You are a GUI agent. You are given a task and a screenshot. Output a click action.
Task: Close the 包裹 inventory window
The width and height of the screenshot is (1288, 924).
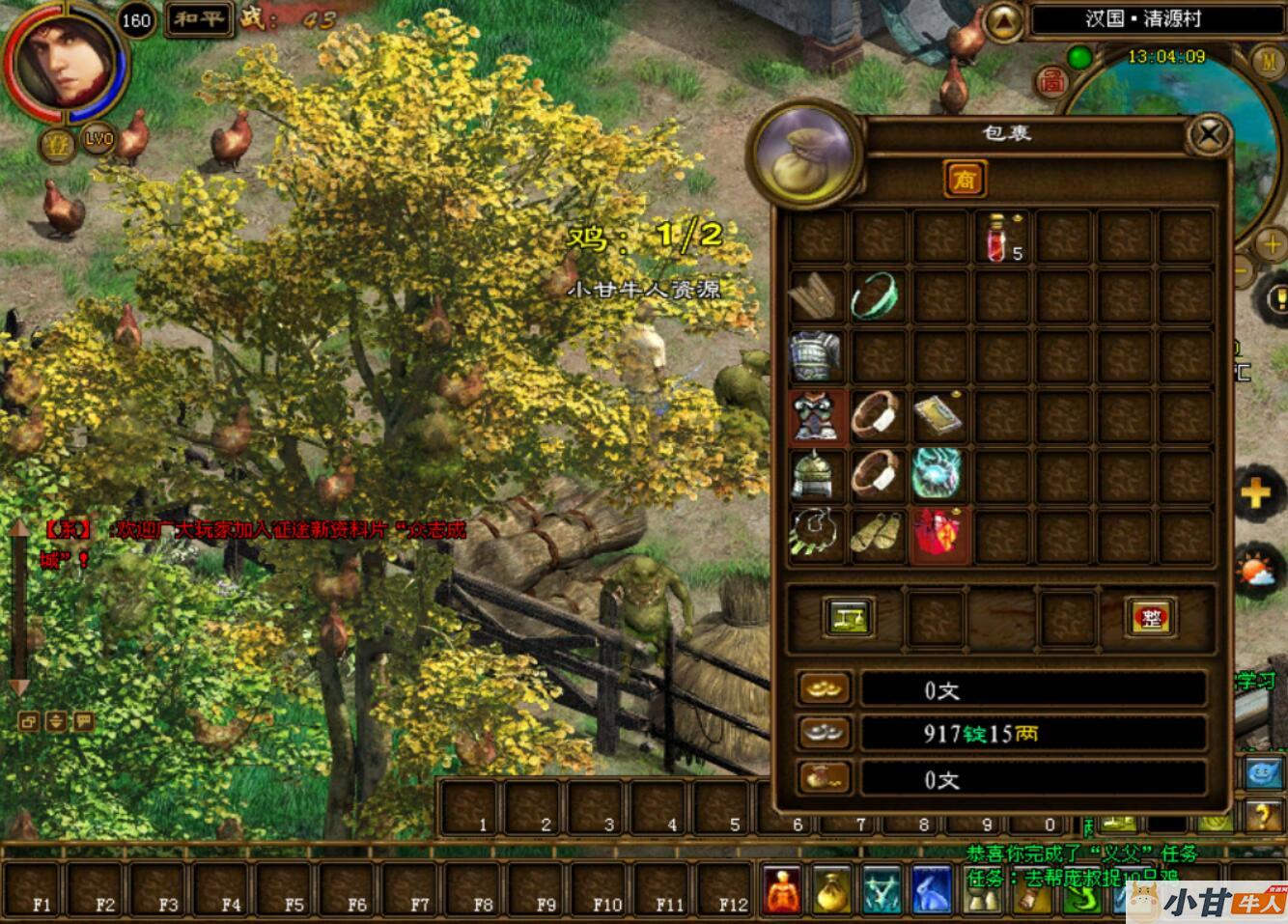pos(1209,135)
